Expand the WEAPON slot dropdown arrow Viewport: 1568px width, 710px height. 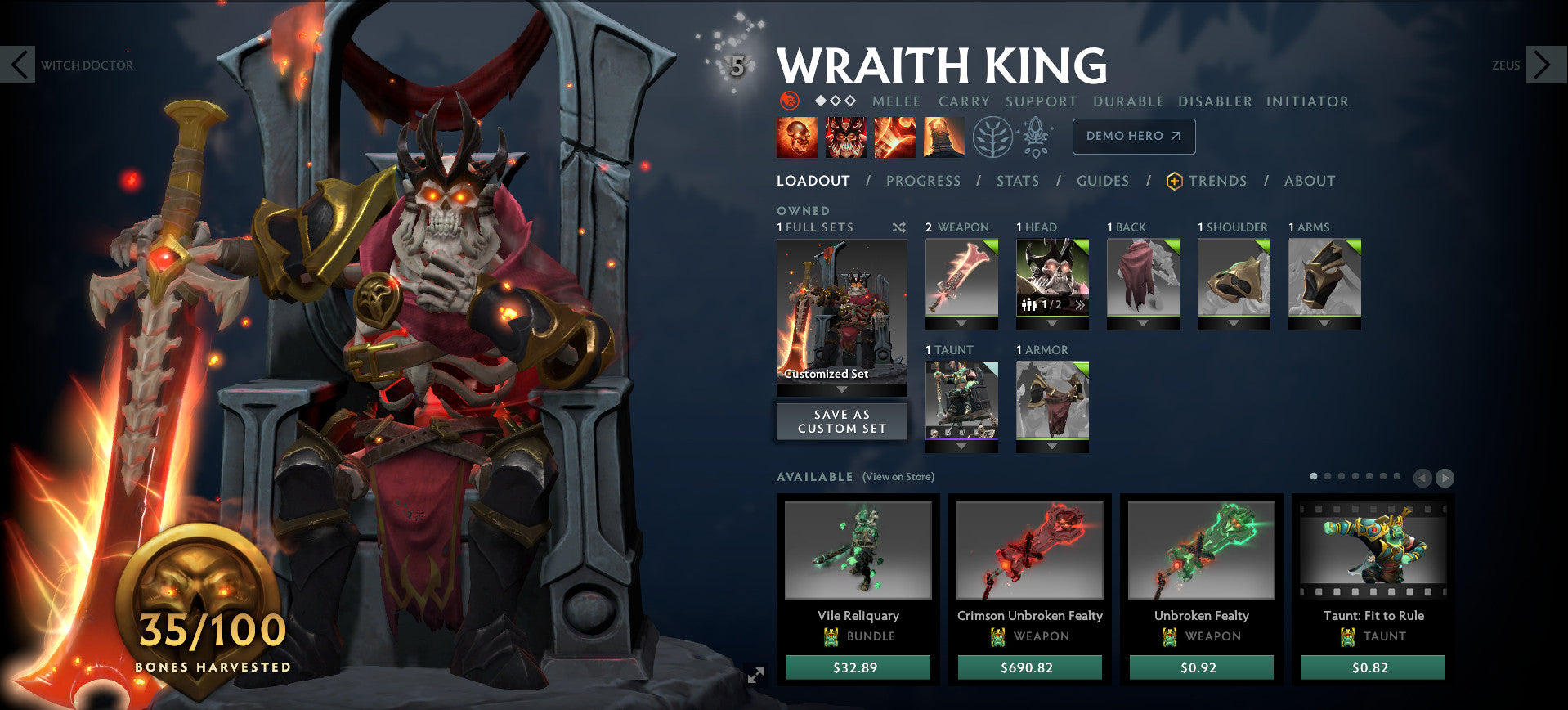point(962,321)
